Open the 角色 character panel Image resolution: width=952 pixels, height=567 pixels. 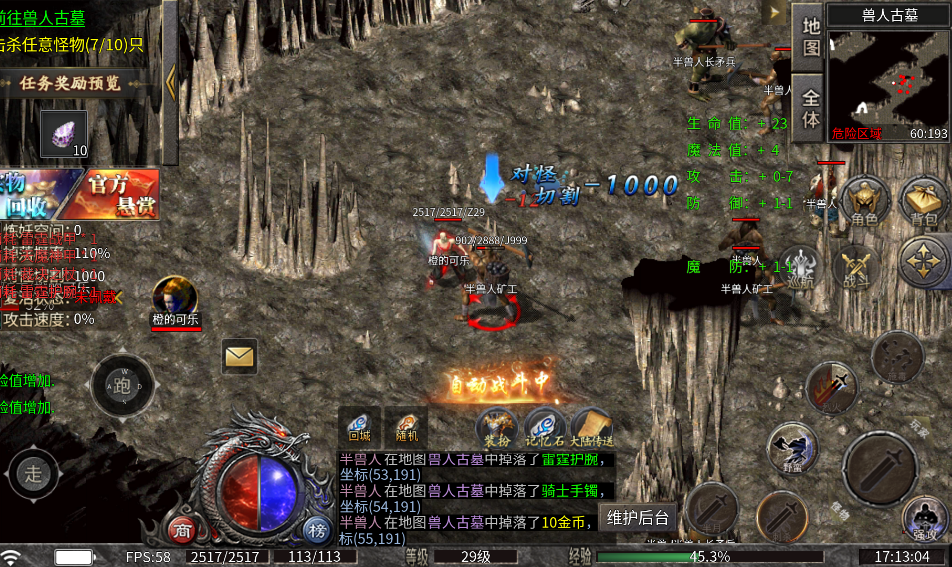click(x=864, y=203)
